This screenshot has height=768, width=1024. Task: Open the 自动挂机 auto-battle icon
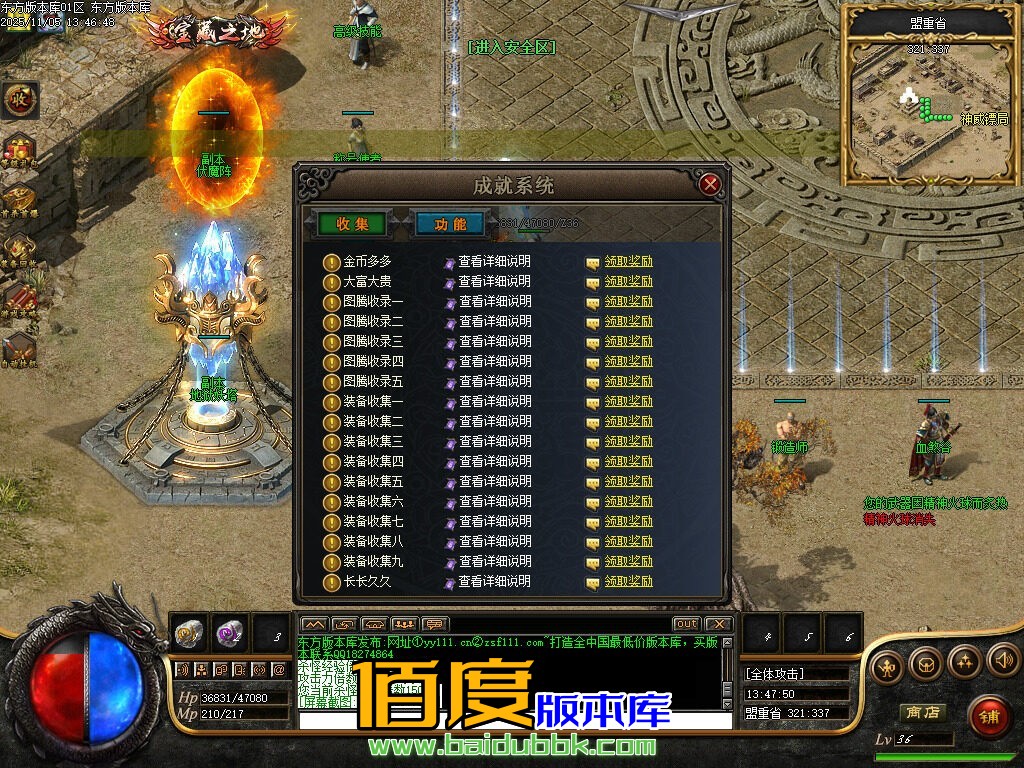[x=19, y=349]
